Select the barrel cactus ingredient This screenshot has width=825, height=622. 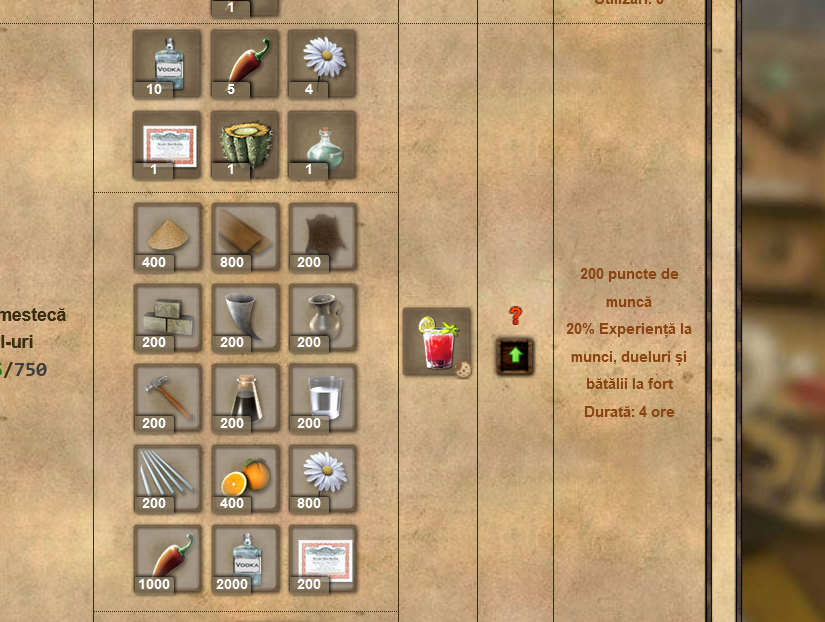(245, 144)
